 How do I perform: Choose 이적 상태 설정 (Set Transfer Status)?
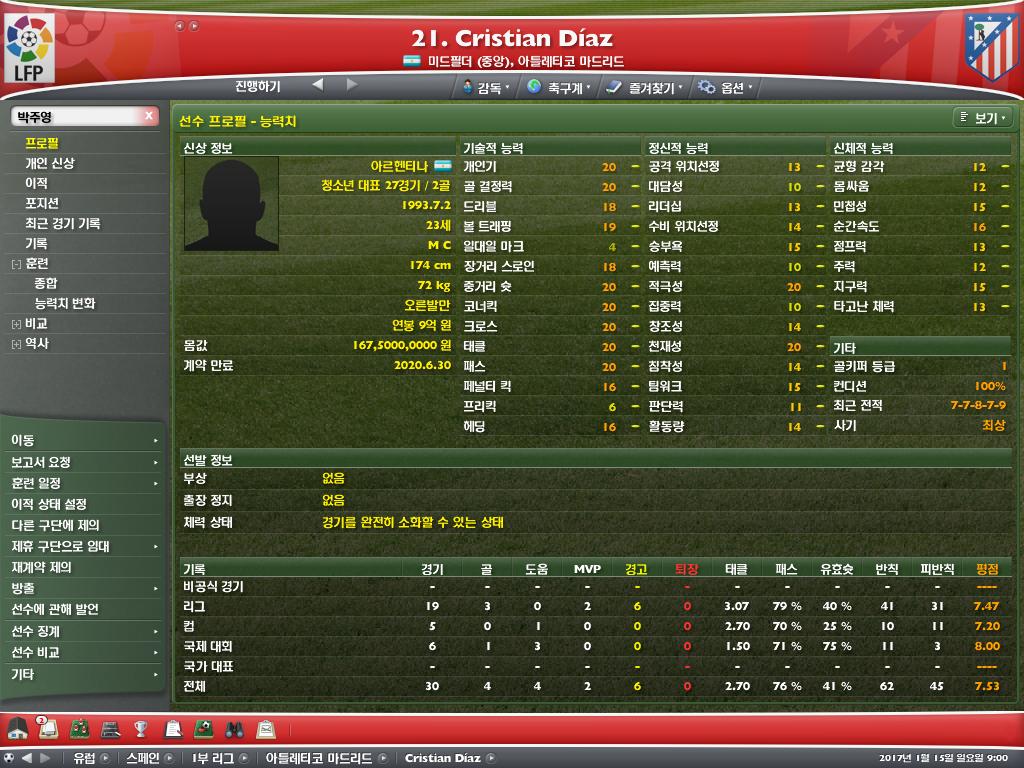[48, 504]
